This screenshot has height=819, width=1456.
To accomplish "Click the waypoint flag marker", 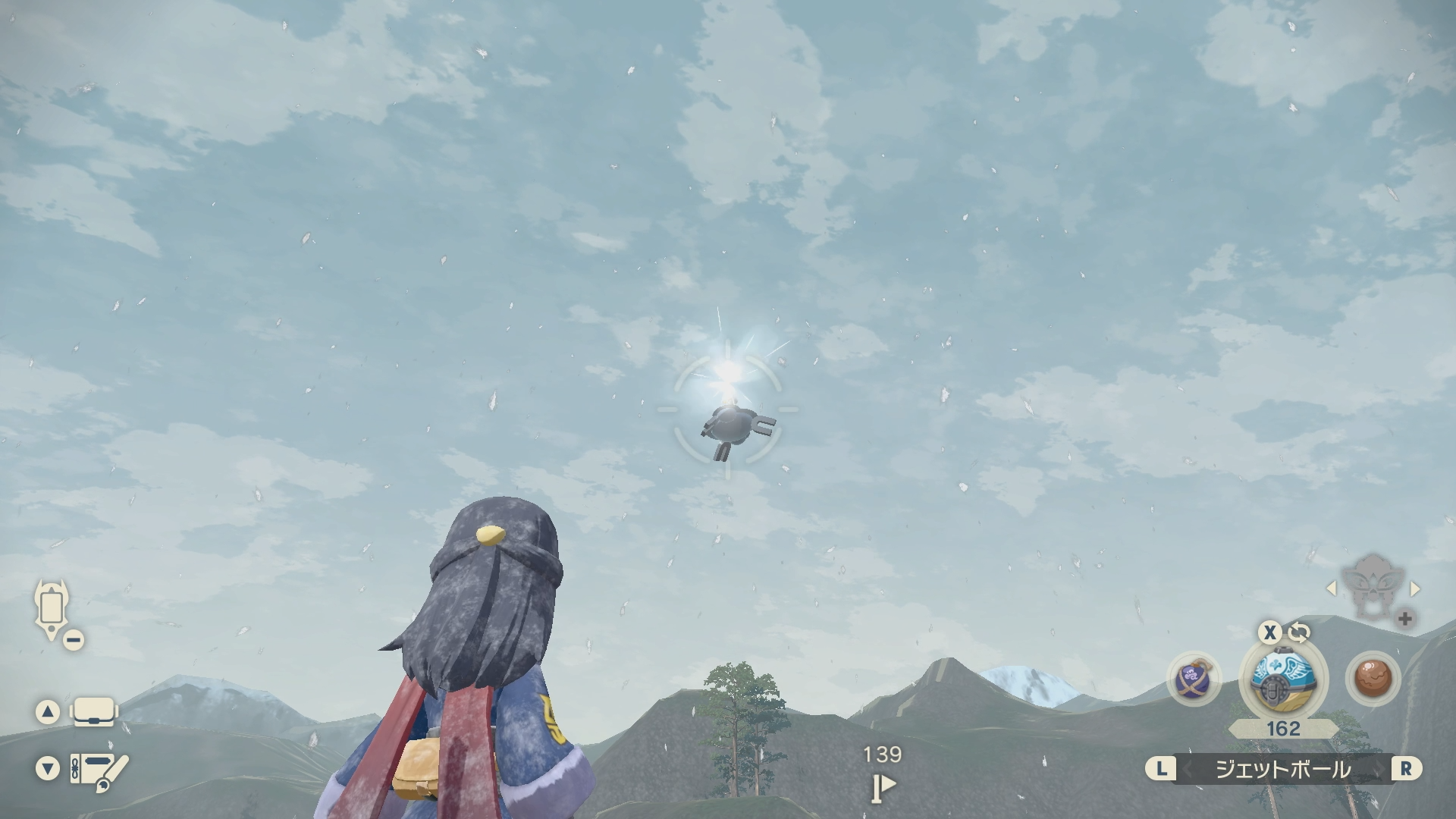I will point(883,786).
